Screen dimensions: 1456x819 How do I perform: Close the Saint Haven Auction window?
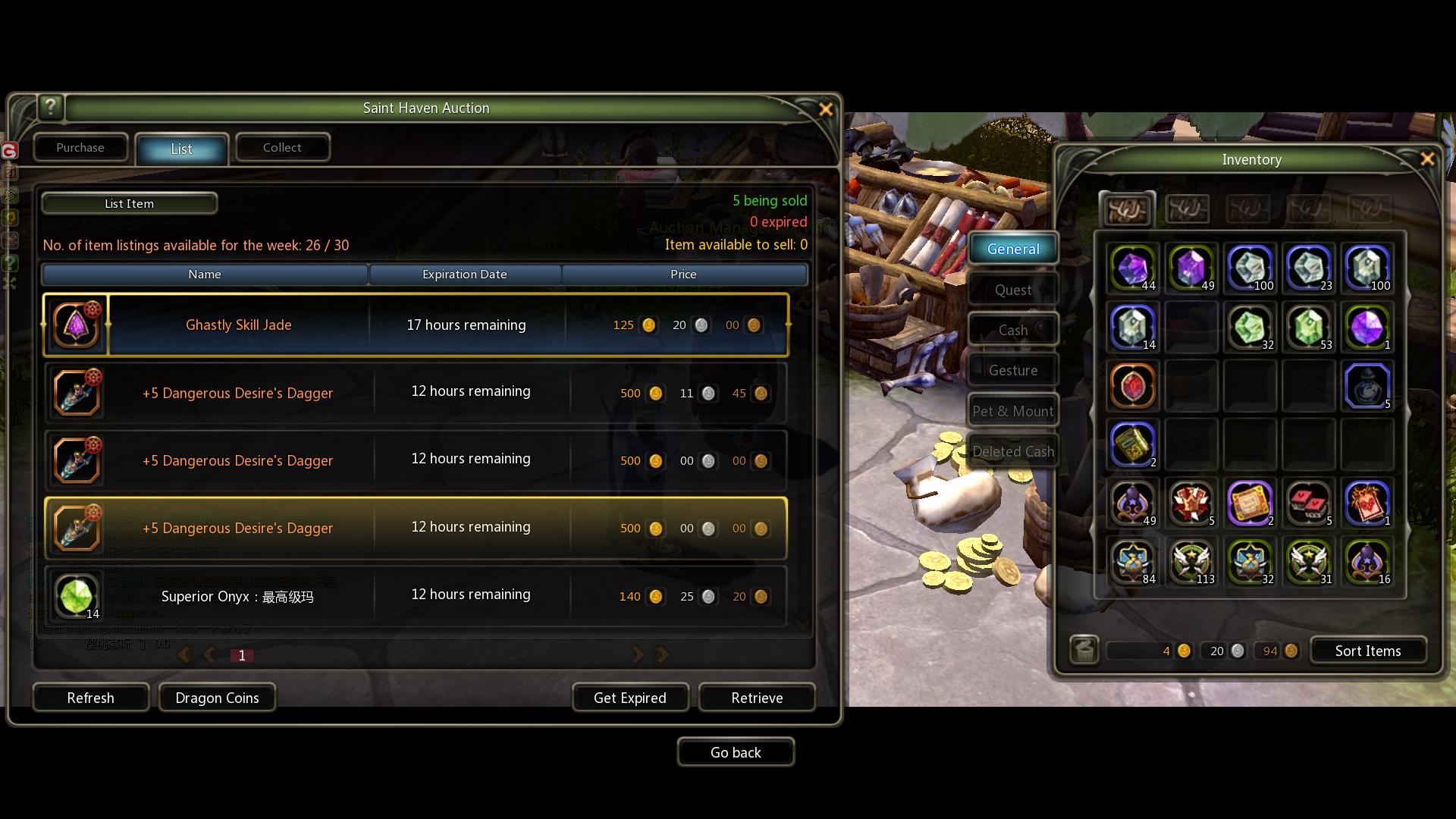[x=826, y=109]
